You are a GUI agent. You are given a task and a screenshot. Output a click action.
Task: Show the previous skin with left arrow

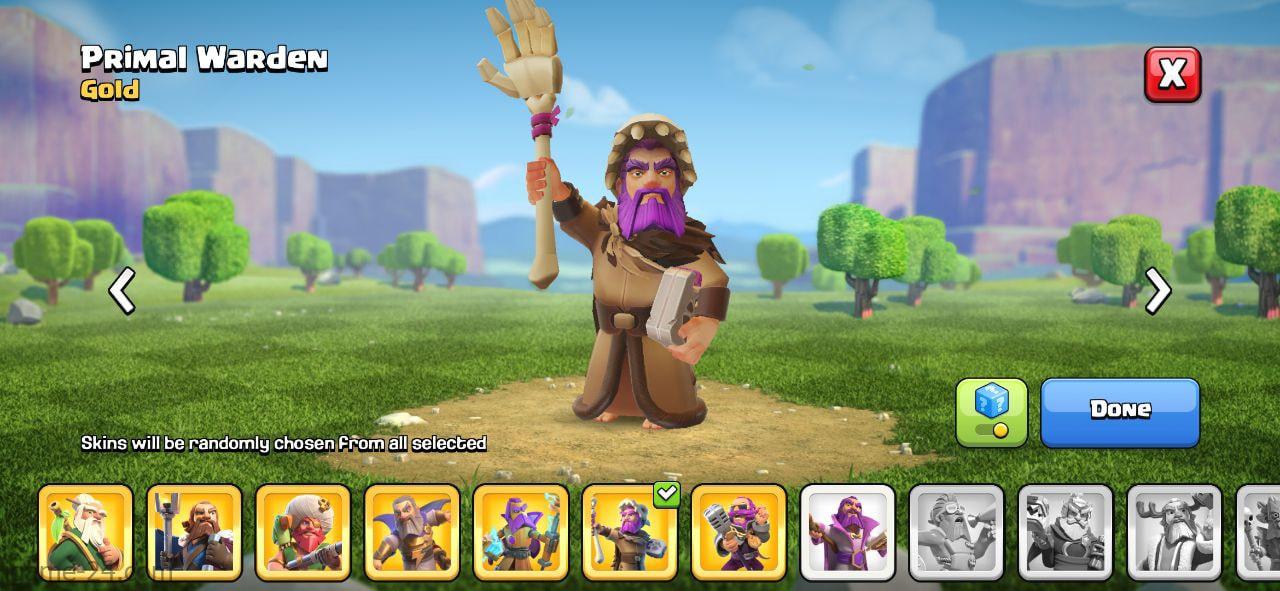(122, 291)
